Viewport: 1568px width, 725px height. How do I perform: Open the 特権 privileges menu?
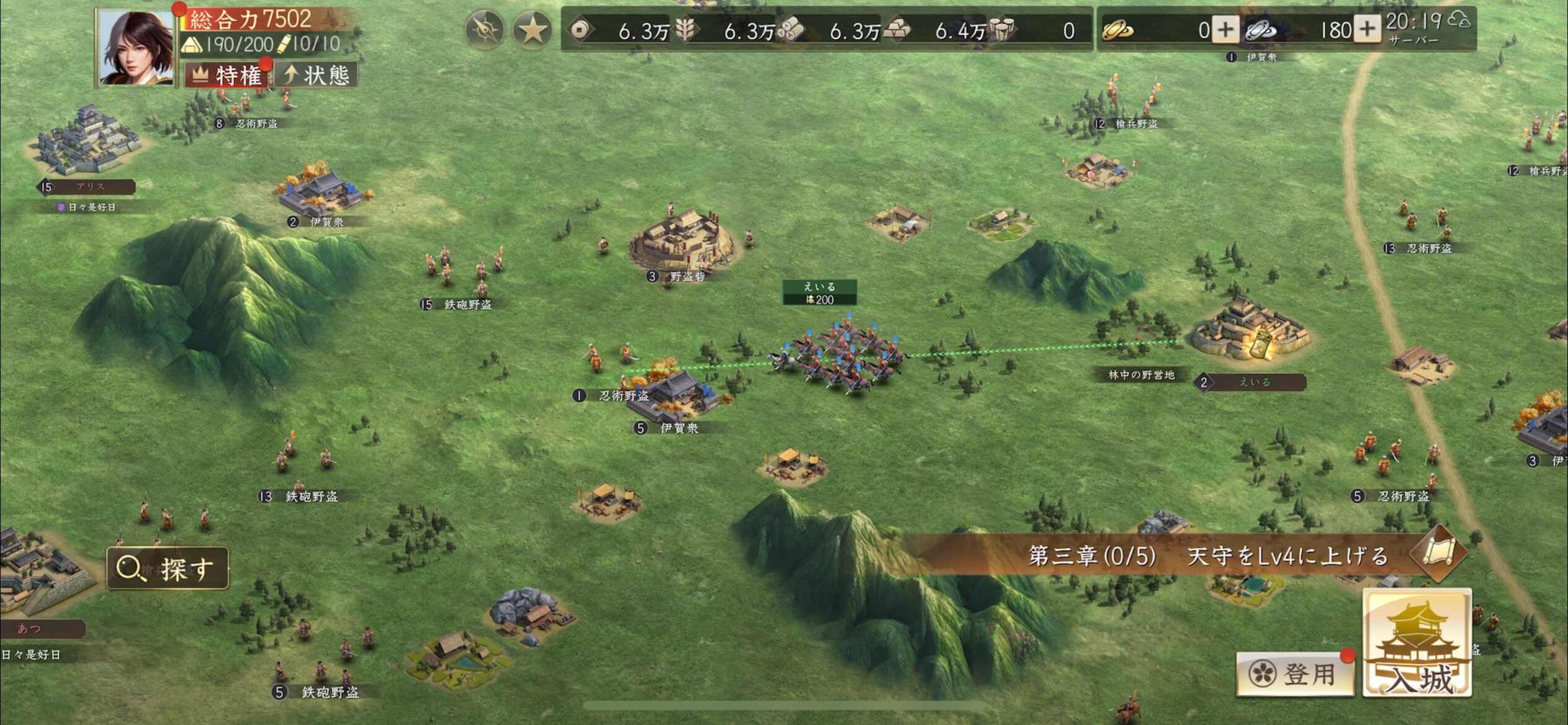pos(227,76)
